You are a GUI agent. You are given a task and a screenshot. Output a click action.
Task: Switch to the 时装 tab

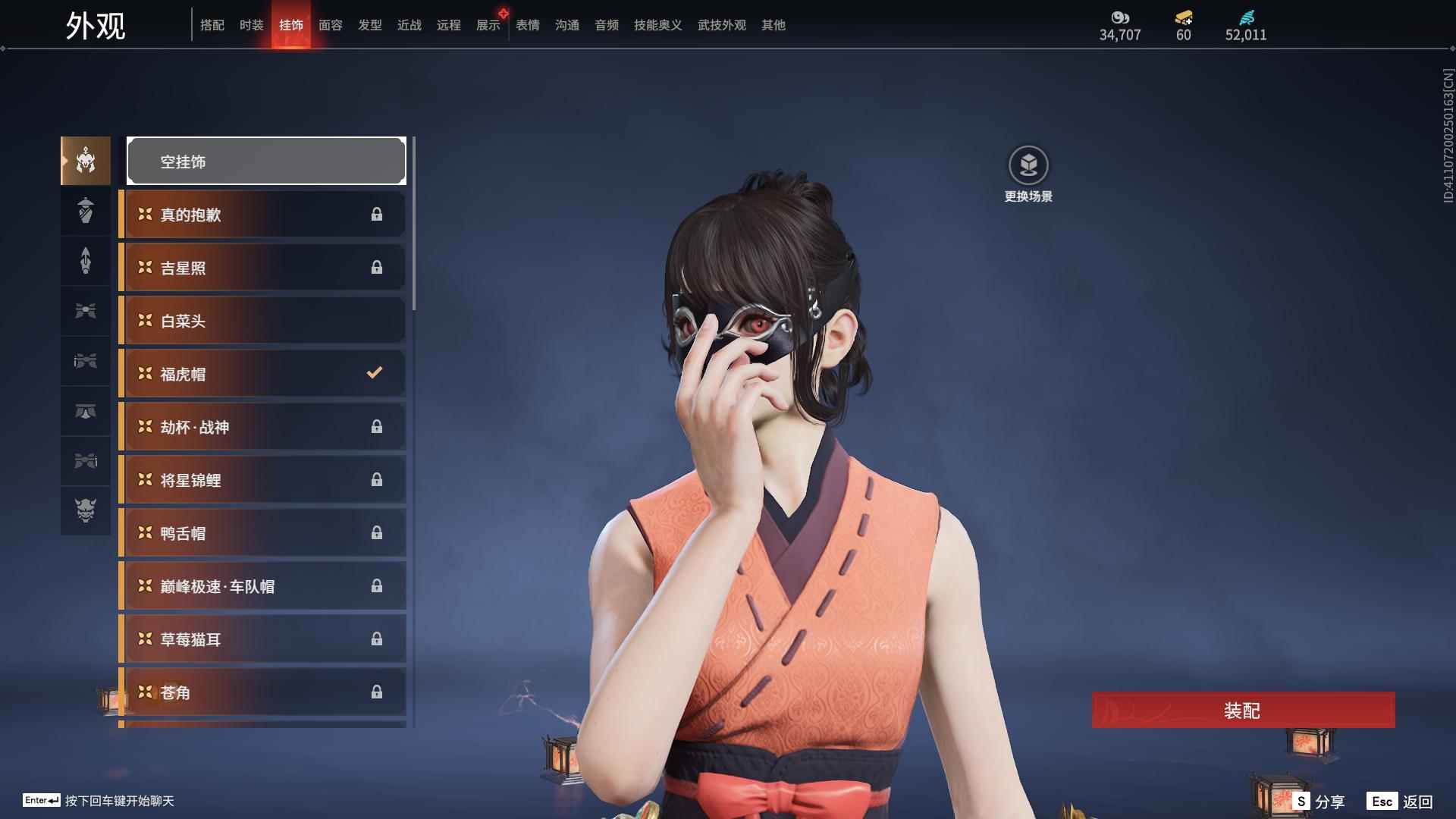click(252, 25)
